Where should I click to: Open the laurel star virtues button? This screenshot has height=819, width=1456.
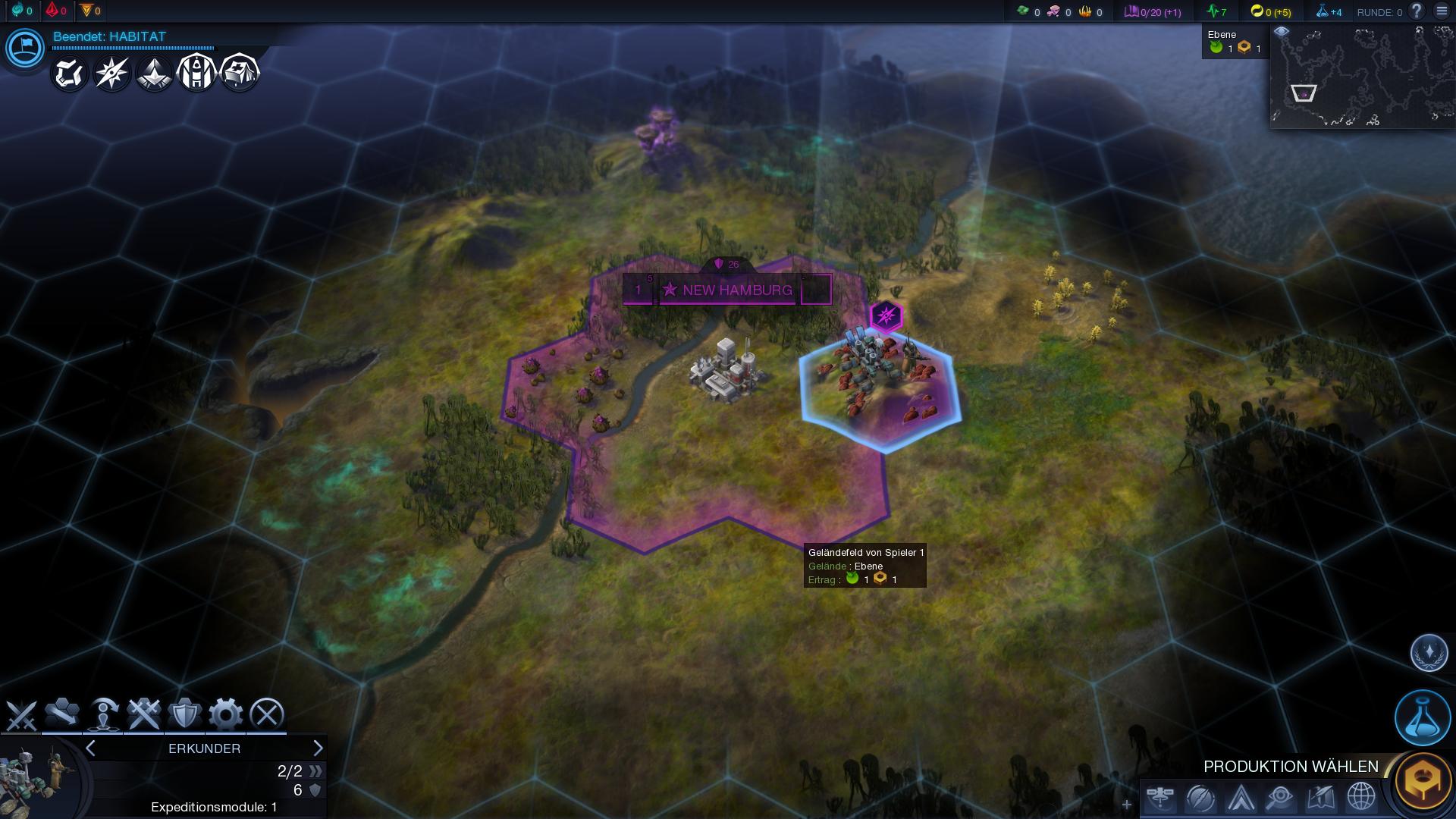tap(1429, 653)
